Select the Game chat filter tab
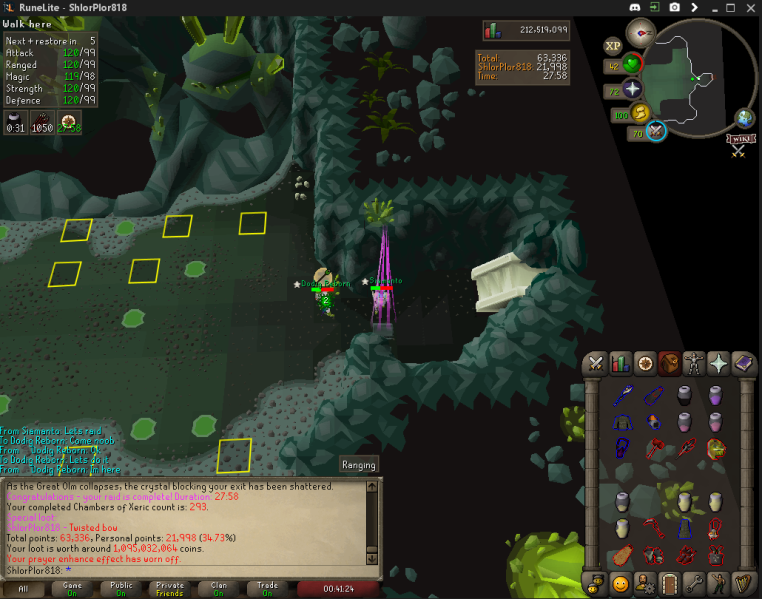Viewport: 762px width, 599px height. point(73,589)
